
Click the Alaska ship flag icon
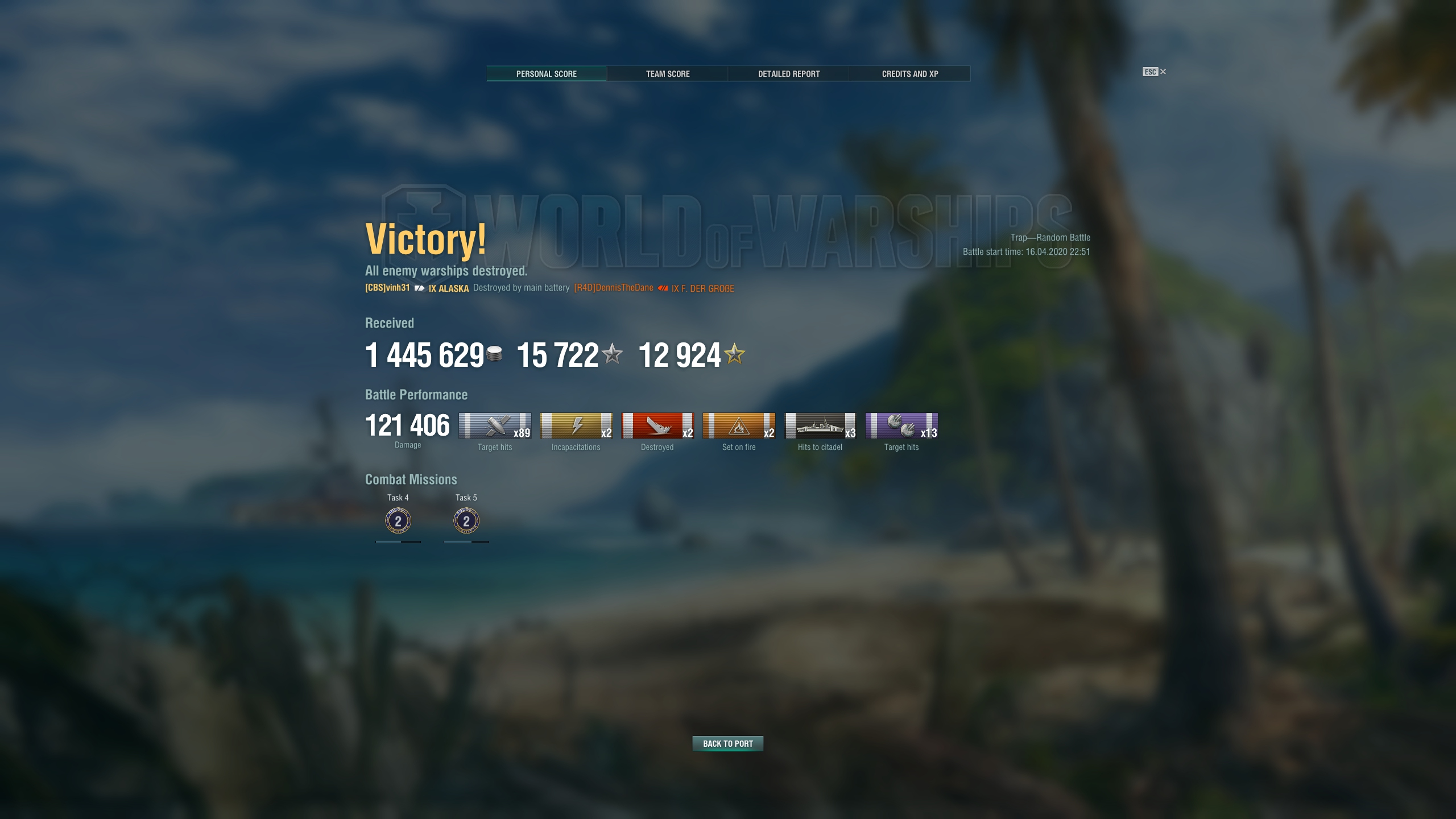pos(419,289)
